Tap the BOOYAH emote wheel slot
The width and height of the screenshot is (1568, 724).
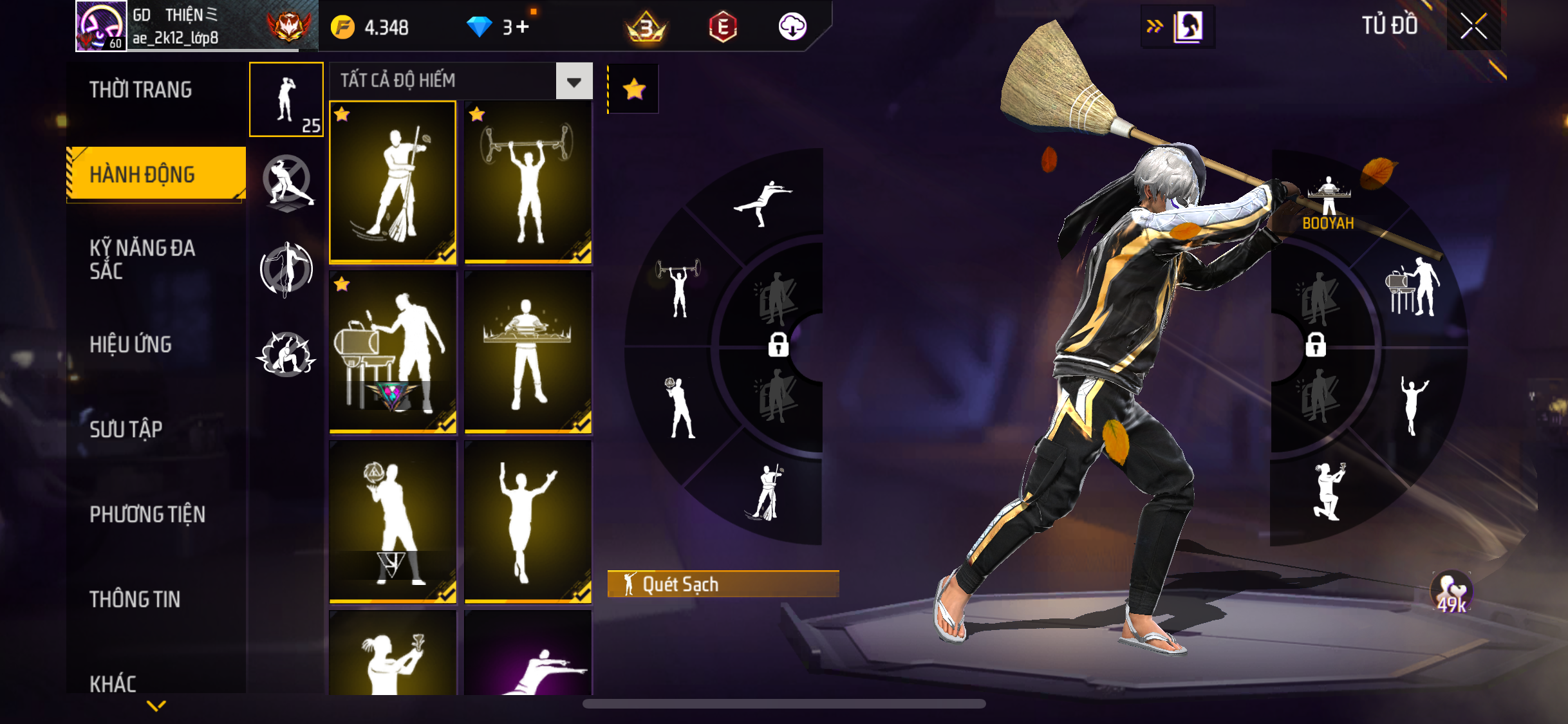1329,203
